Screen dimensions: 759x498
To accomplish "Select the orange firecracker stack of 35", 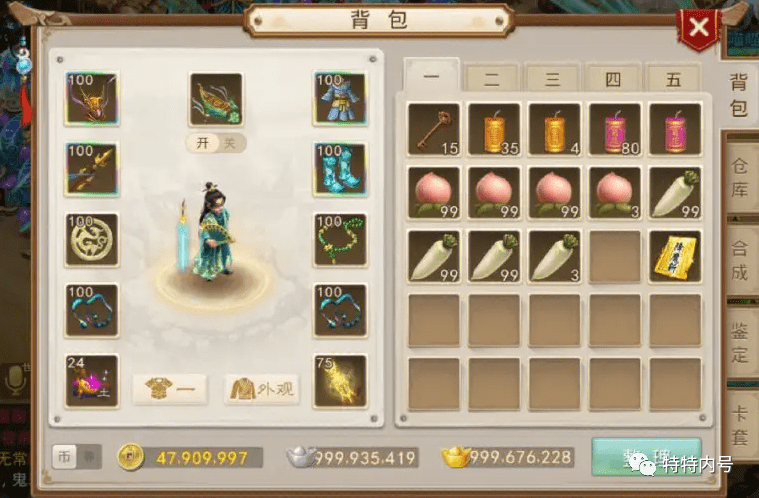I will coord(494,129).
